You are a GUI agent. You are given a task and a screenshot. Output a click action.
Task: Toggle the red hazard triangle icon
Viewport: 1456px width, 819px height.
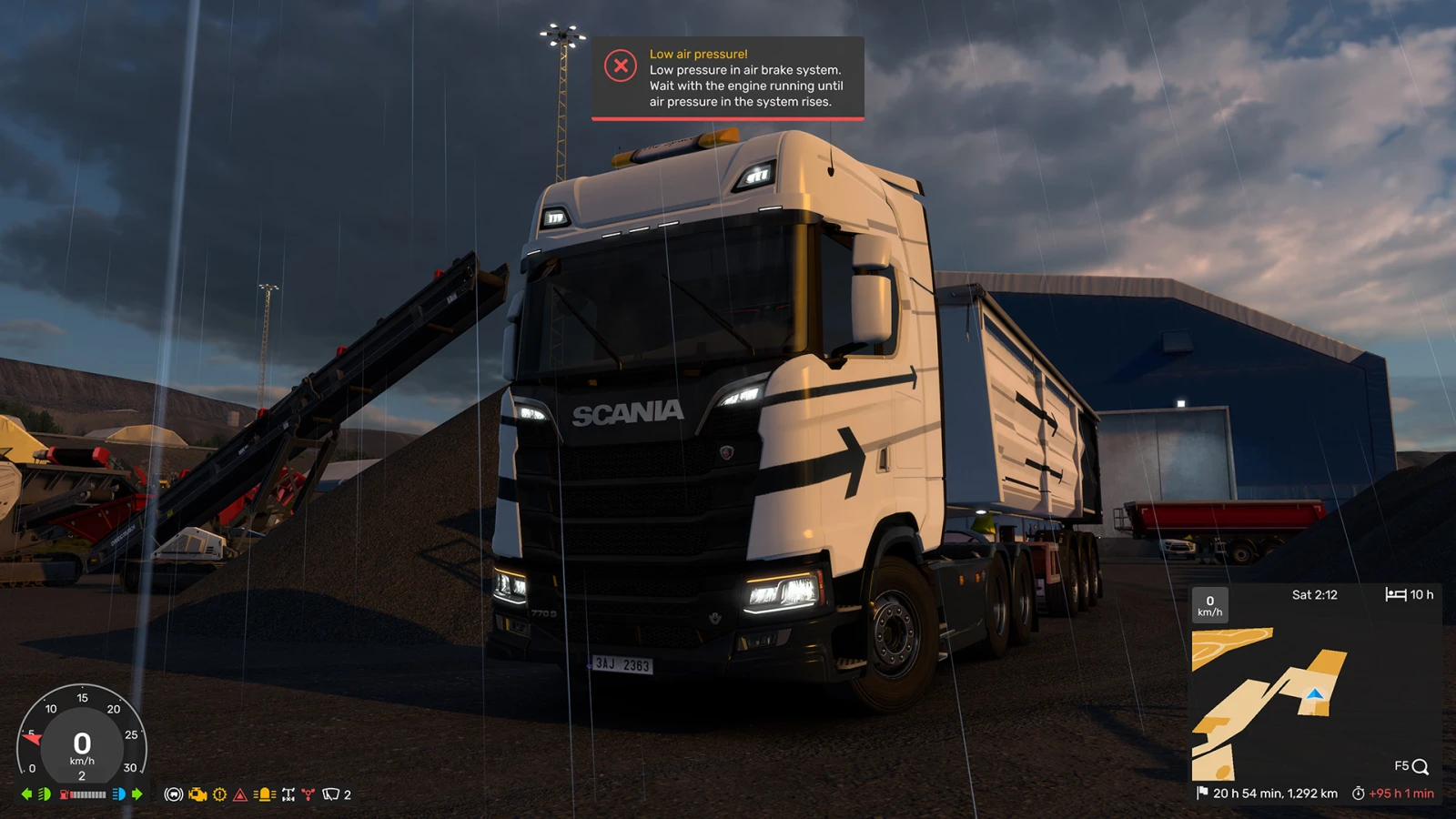click(240, 794)
